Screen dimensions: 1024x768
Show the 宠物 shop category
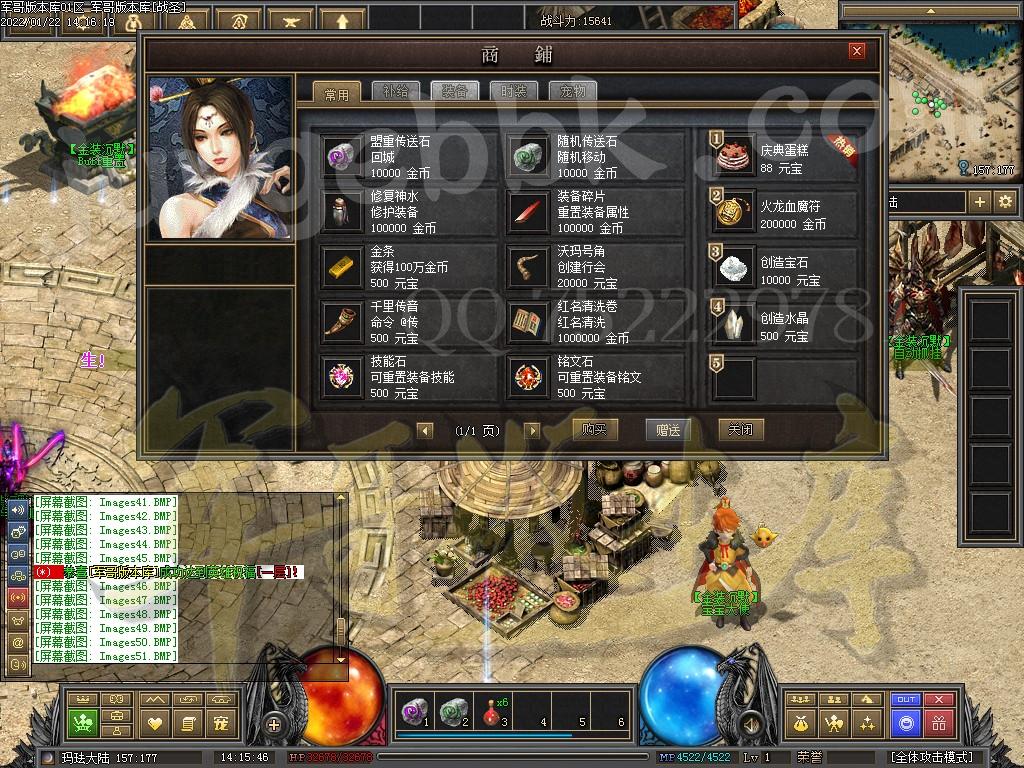pos(573,91)
